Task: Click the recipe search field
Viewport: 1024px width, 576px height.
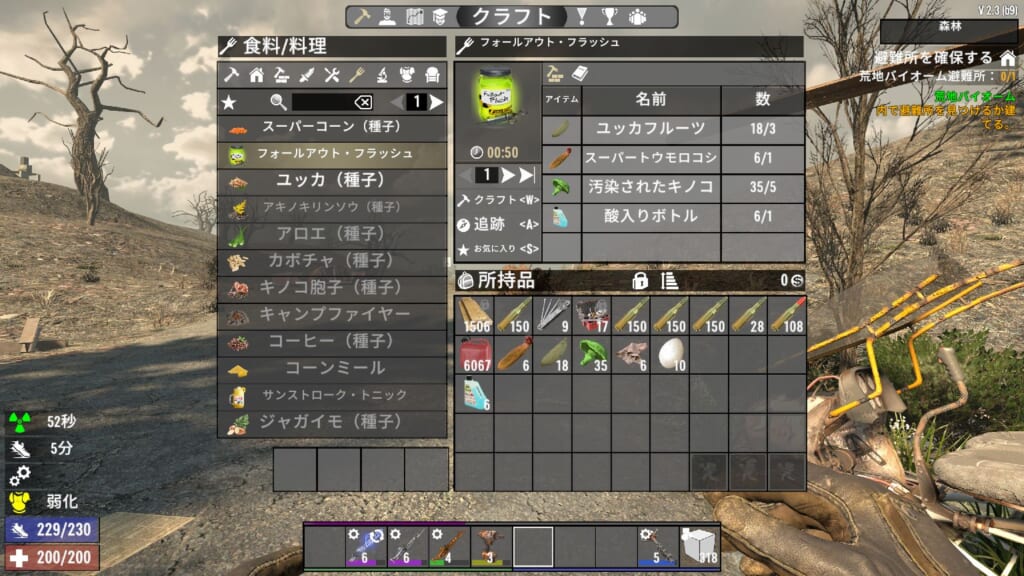Action: click(322, 102)
